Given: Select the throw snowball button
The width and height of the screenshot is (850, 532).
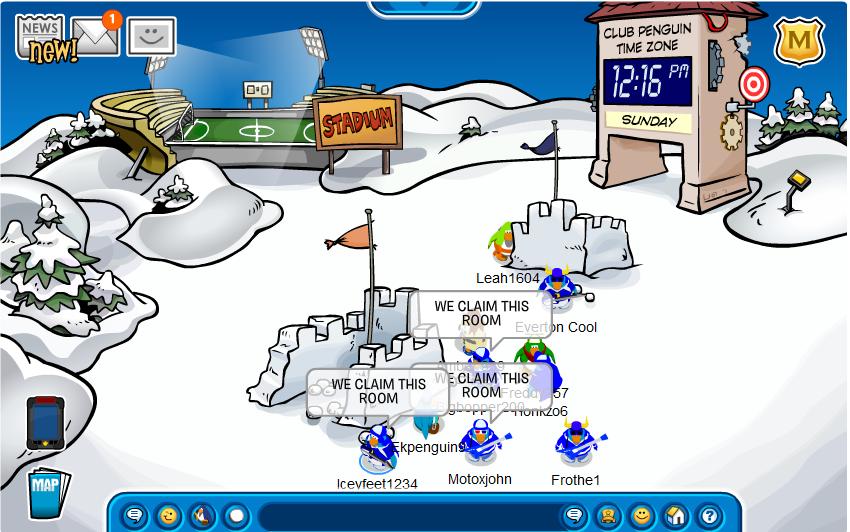Looking at the screenshot, I should coord(235,515).
